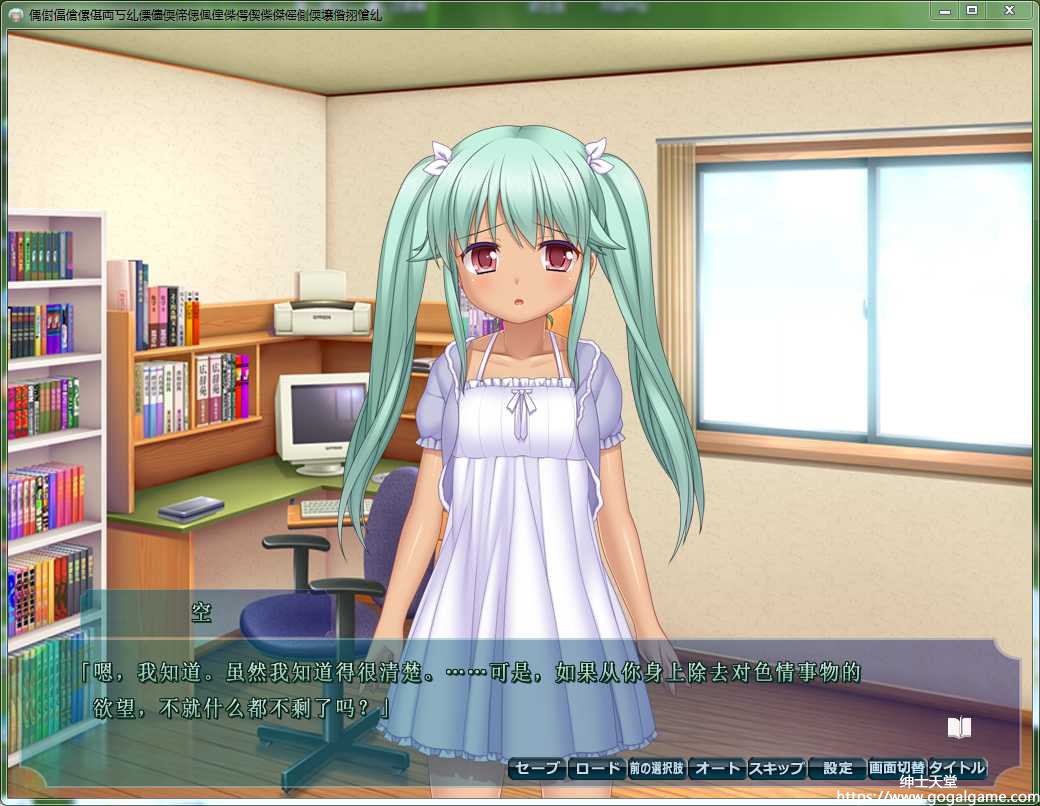The image size is (1040, 806).
Task: Open the セーブ (Save) menu
Action: click(x=537, y=768)
